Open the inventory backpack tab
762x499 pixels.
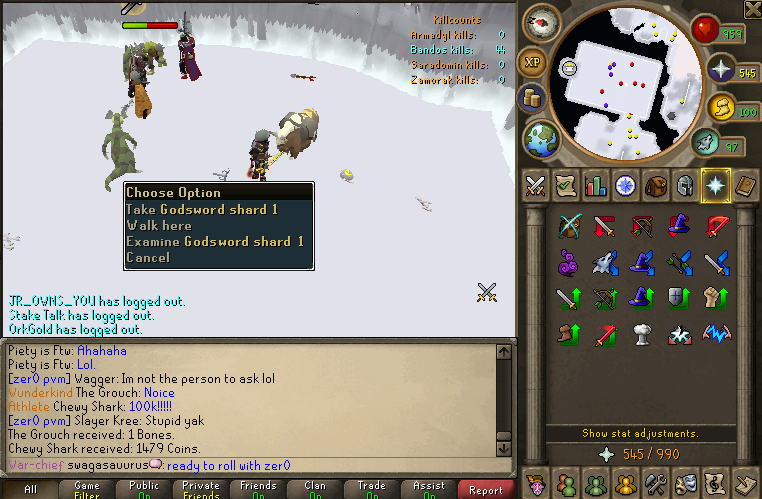pos(655,186)
